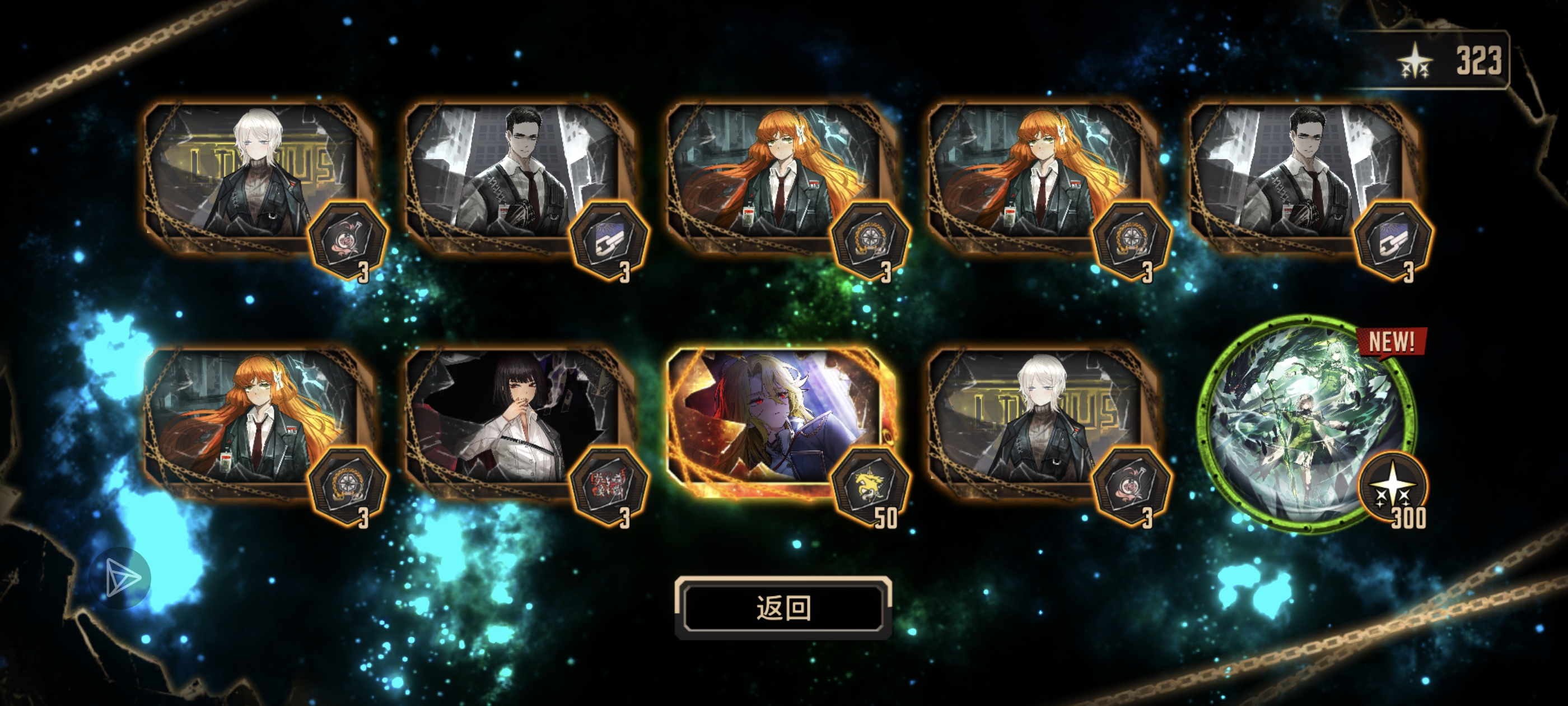Click the 返回 return button
Screen dimensions: 1568x706
tap(783, 607)
